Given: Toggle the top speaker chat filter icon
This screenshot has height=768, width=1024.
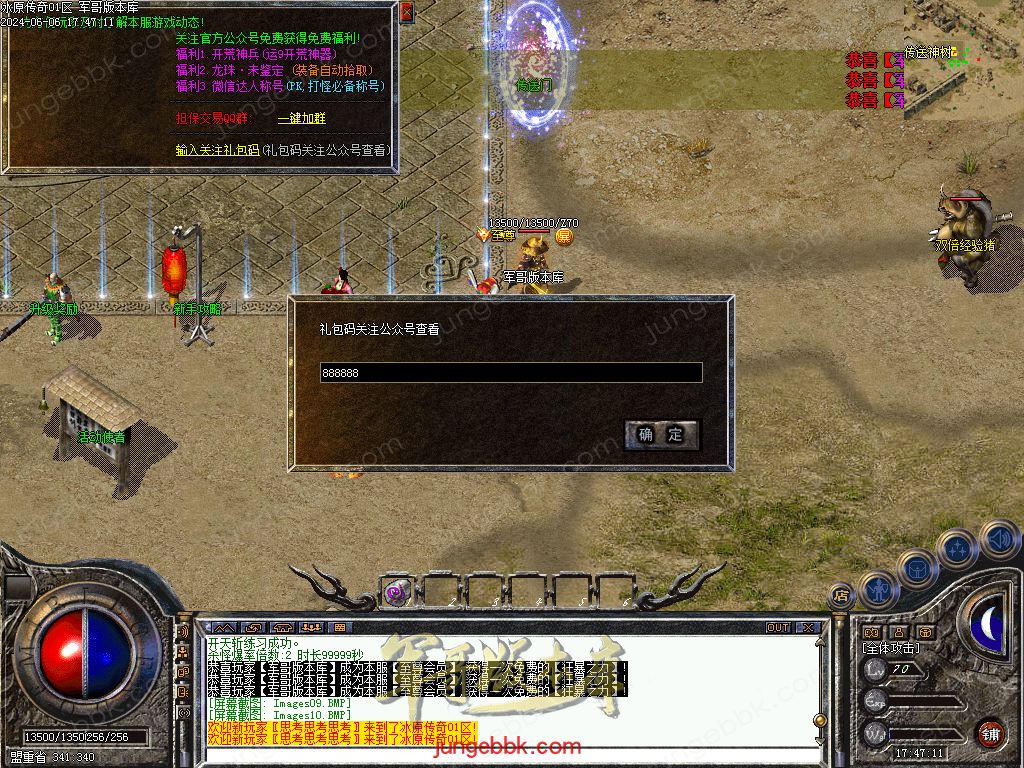Looking at the screenshot, I should point(183,632).
